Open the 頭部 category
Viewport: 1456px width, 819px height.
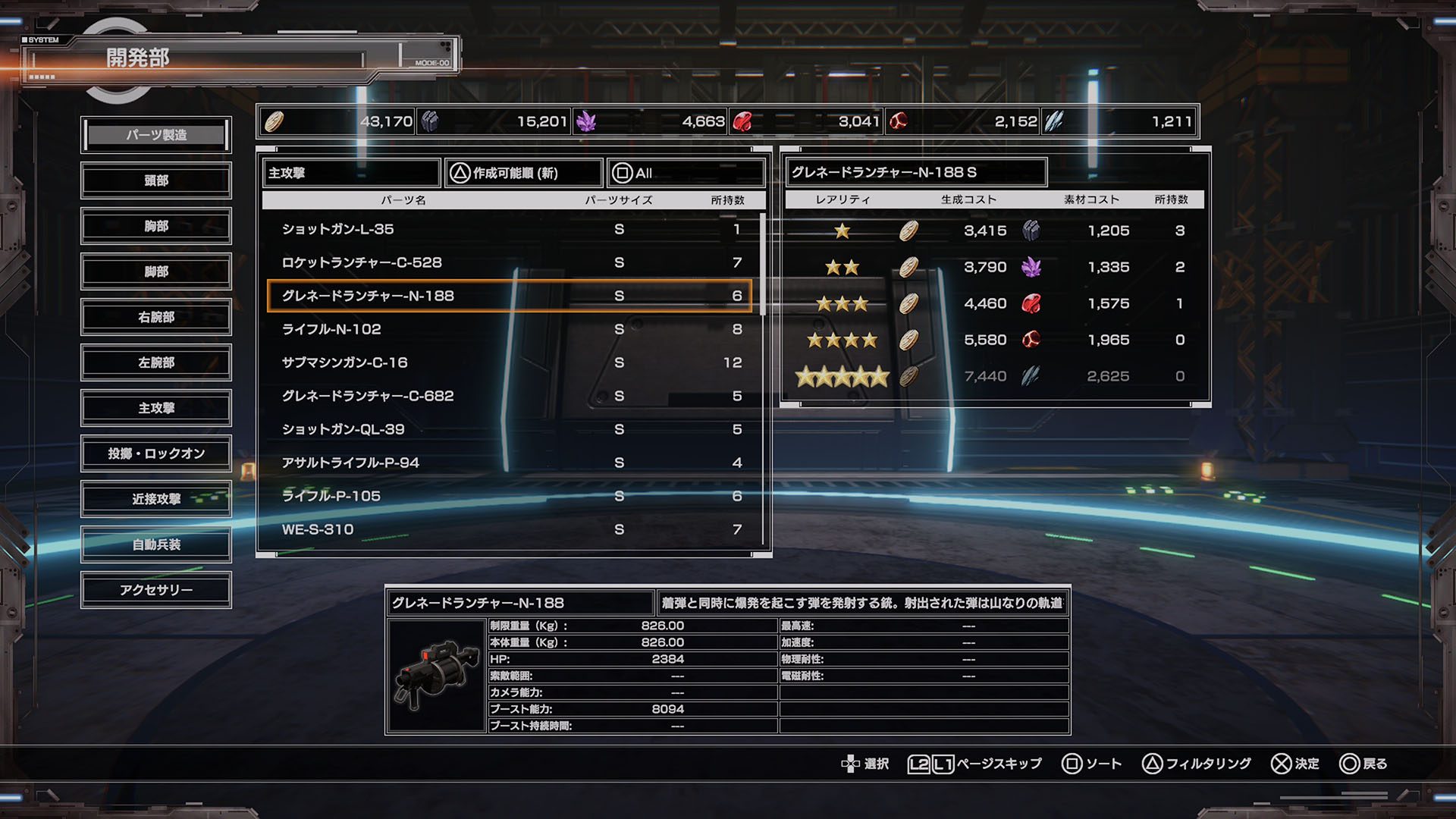tap(156, 180)
